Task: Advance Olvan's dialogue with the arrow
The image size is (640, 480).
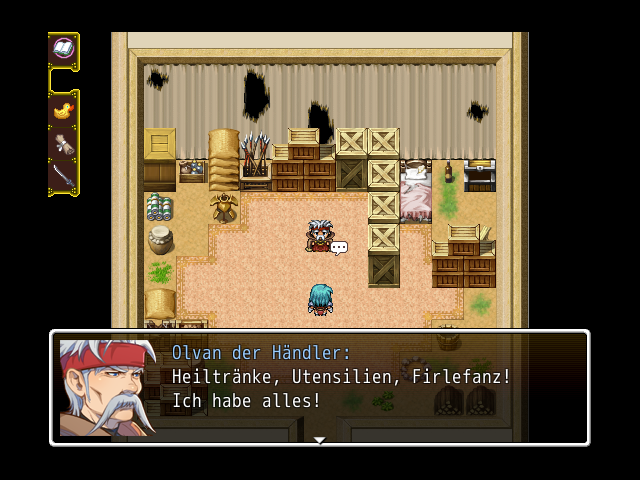Action: (319, 439)
